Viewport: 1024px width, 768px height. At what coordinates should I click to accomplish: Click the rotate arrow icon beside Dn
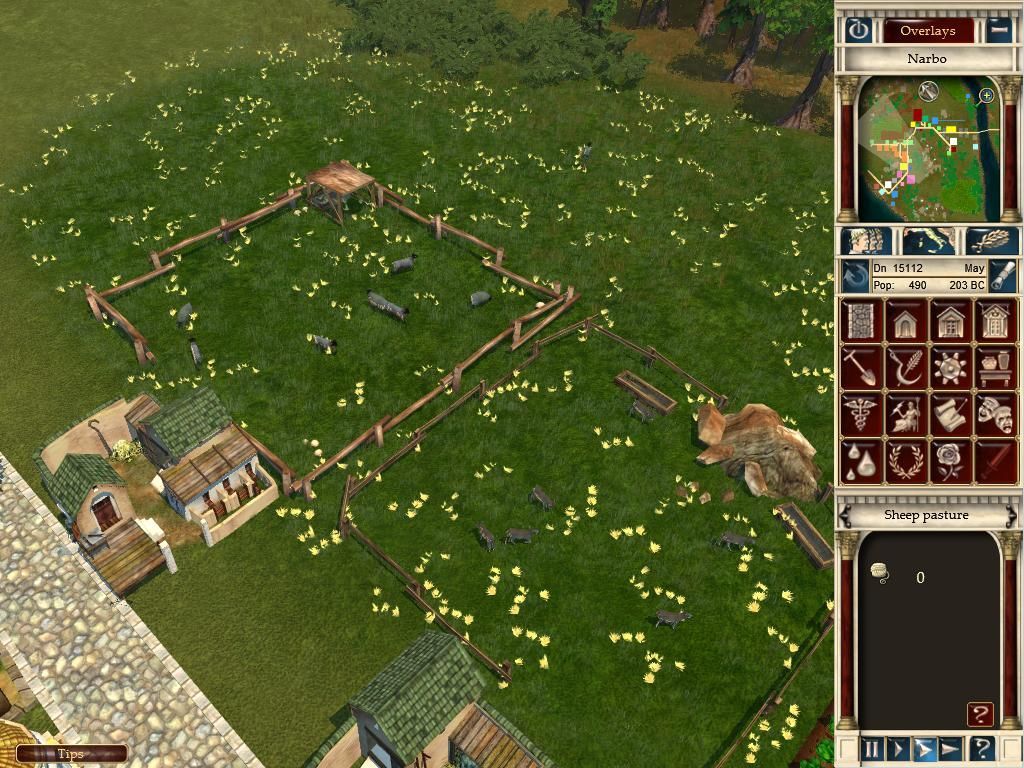pyautogui.click(x=855, y=276)
